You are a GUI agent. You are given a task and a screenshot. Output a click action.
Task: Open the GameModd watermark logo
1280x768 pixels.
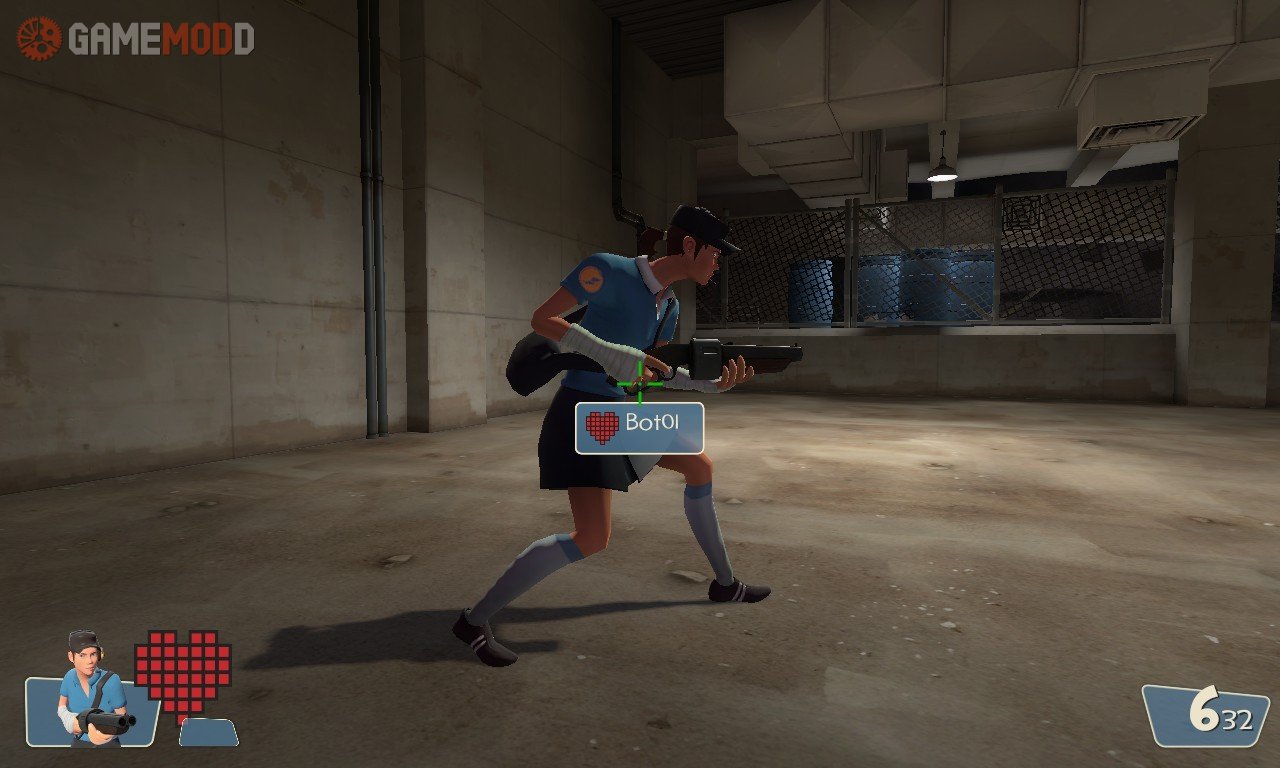coord(135,38)
